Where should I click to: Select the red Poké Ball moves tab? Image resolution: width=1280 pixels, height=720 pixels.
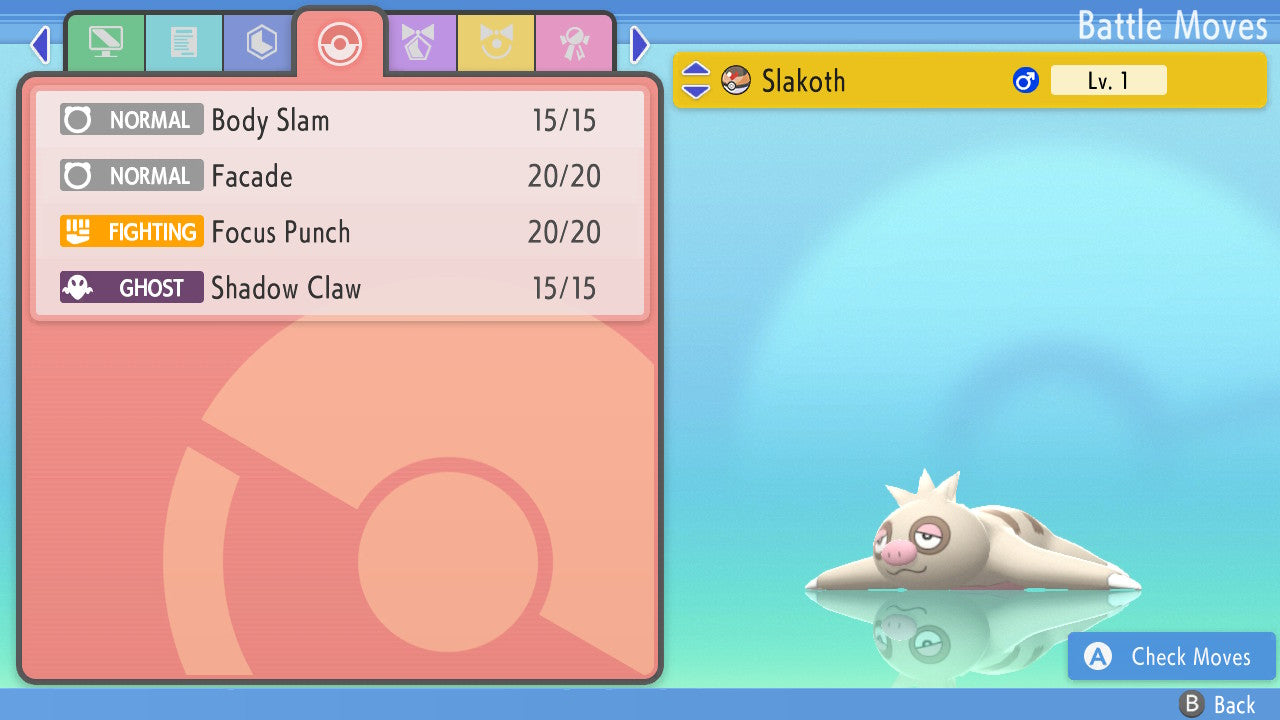coord(339,43)
